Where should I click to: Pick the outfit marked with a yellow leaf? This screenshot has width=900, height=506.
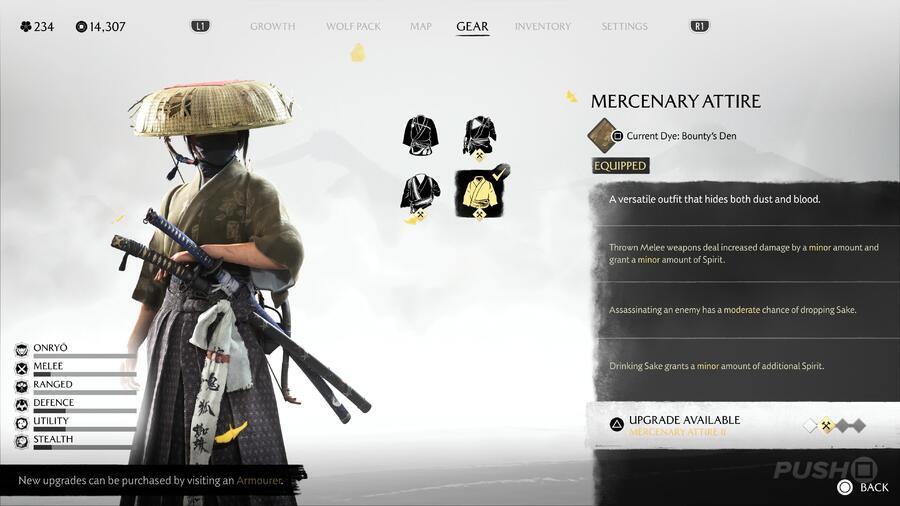click(420, 194)
